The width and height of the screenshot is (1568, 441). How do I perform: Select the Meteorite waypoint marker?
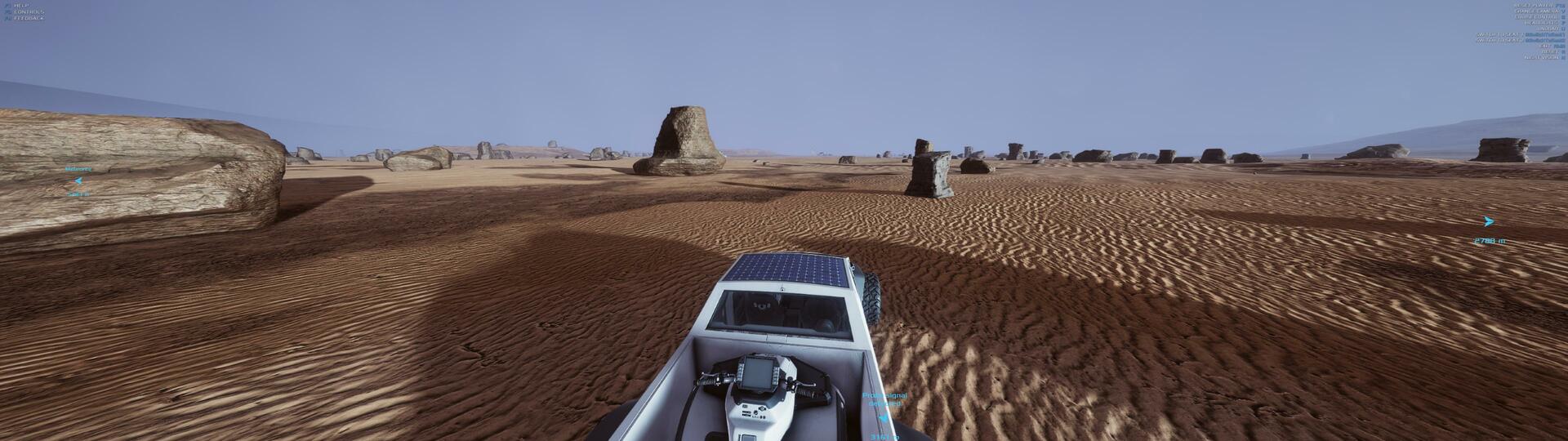click(78, 181)
